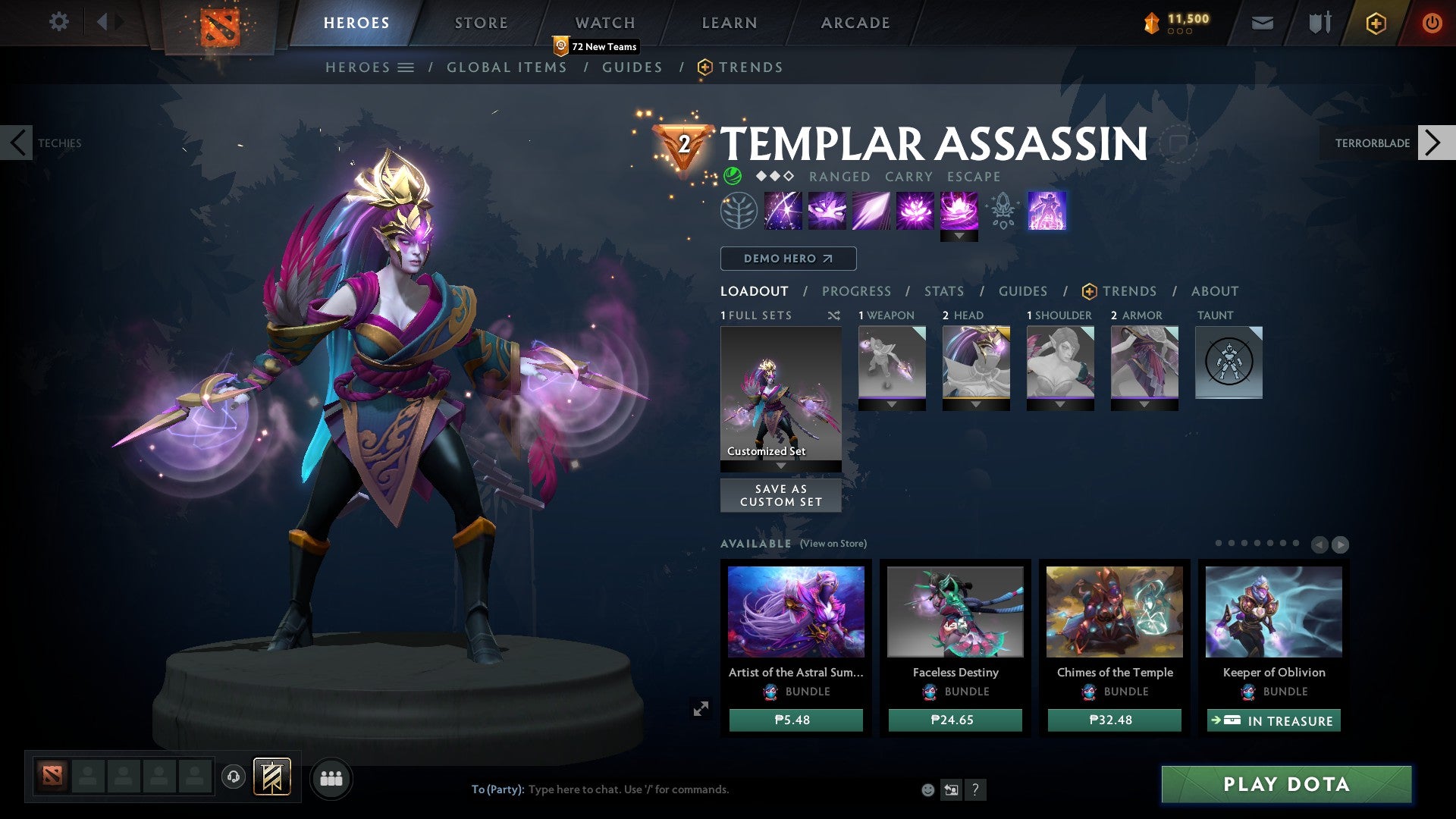View Templar Assassin's talent tree icon
This screenshot has height=819, width=1456.
point(738,211)
